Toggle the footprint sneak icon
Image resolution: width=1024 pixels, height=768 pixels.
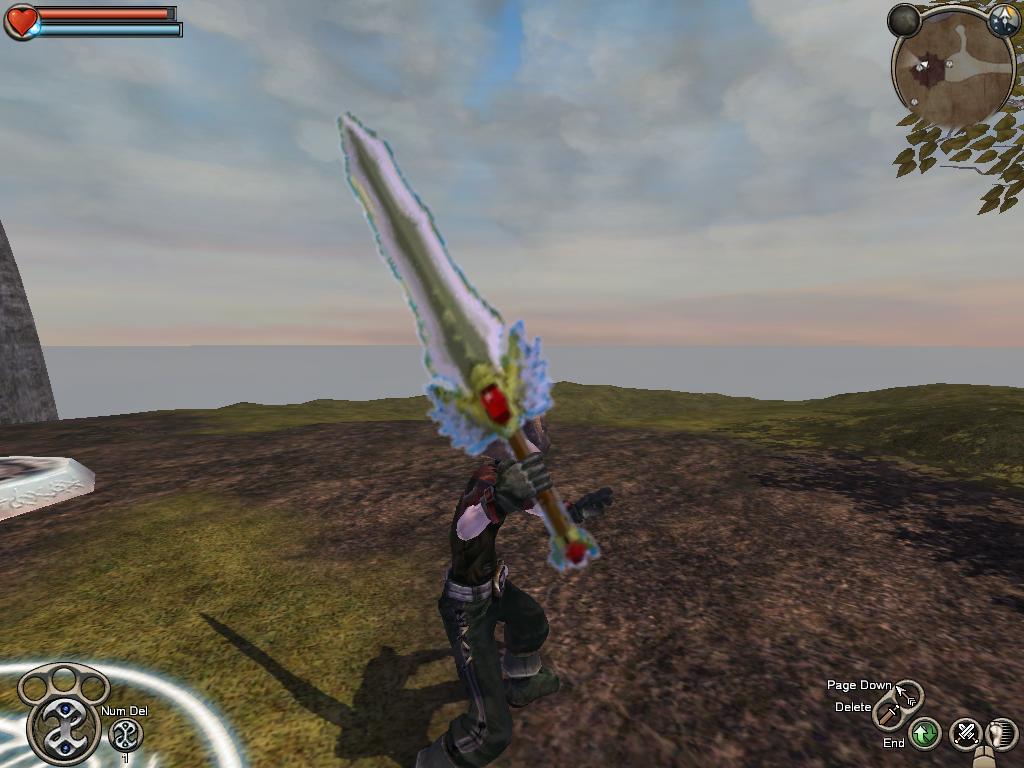coord(1001,735)
